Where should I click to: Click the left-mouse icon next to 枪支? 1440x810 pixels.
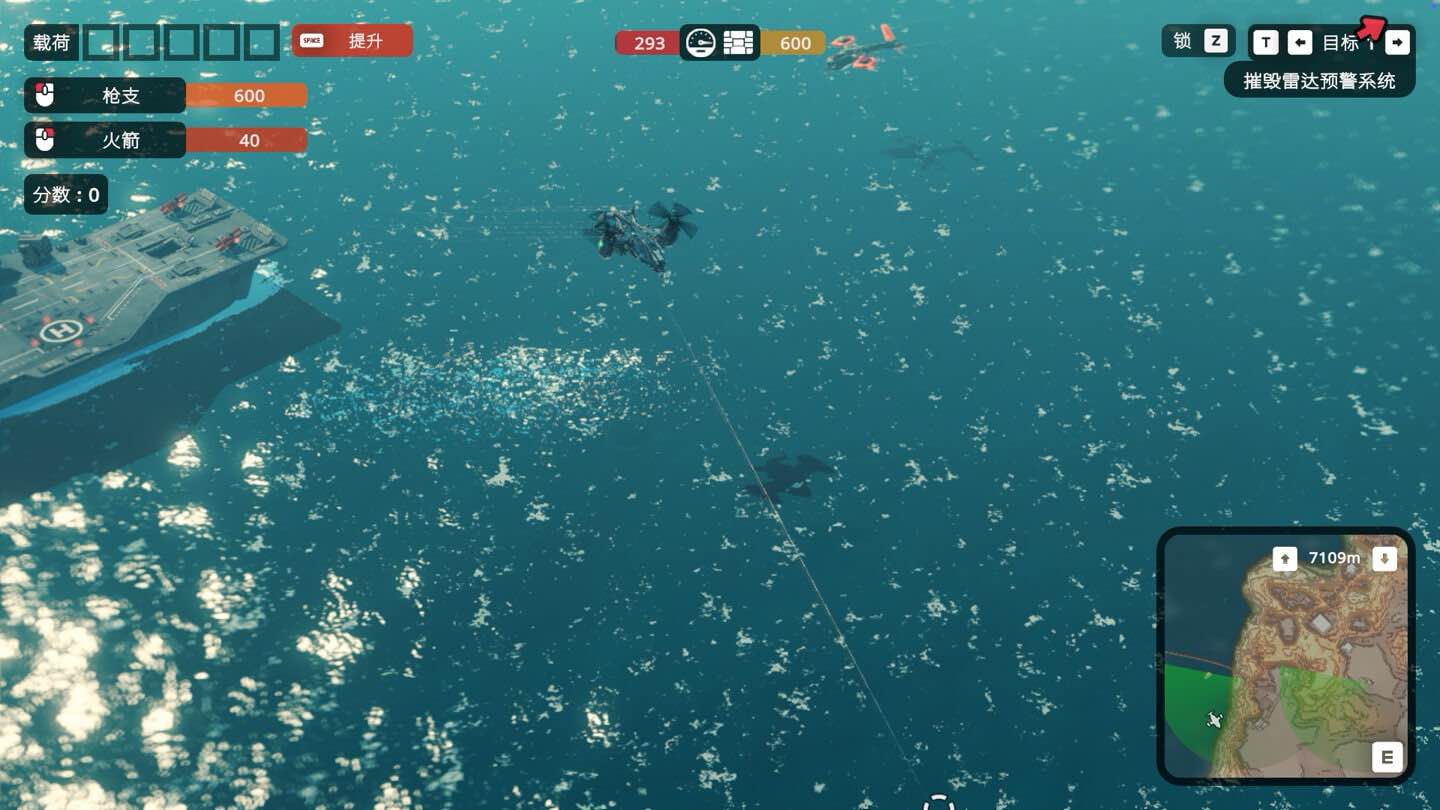(x=42, y=95)
